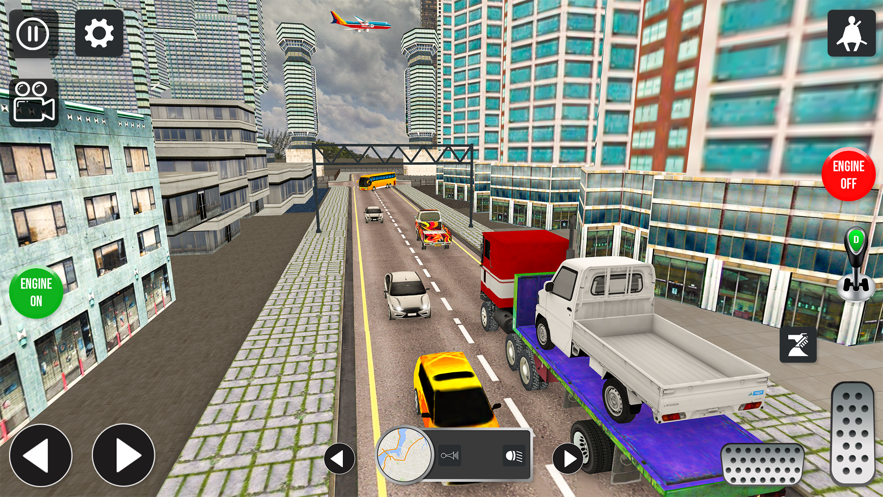The width and height of the screenshot is (883, 497).
Task: Fasten the seatbelt with the belt icon
Action: [x=798, y=345]
